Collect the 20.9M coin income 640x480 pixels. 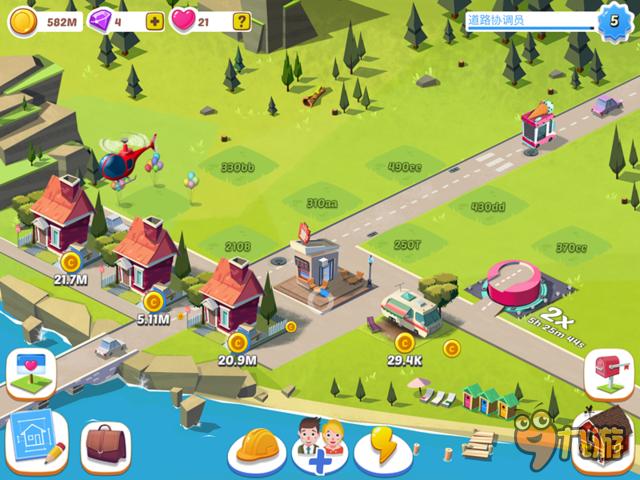(237, 343)
